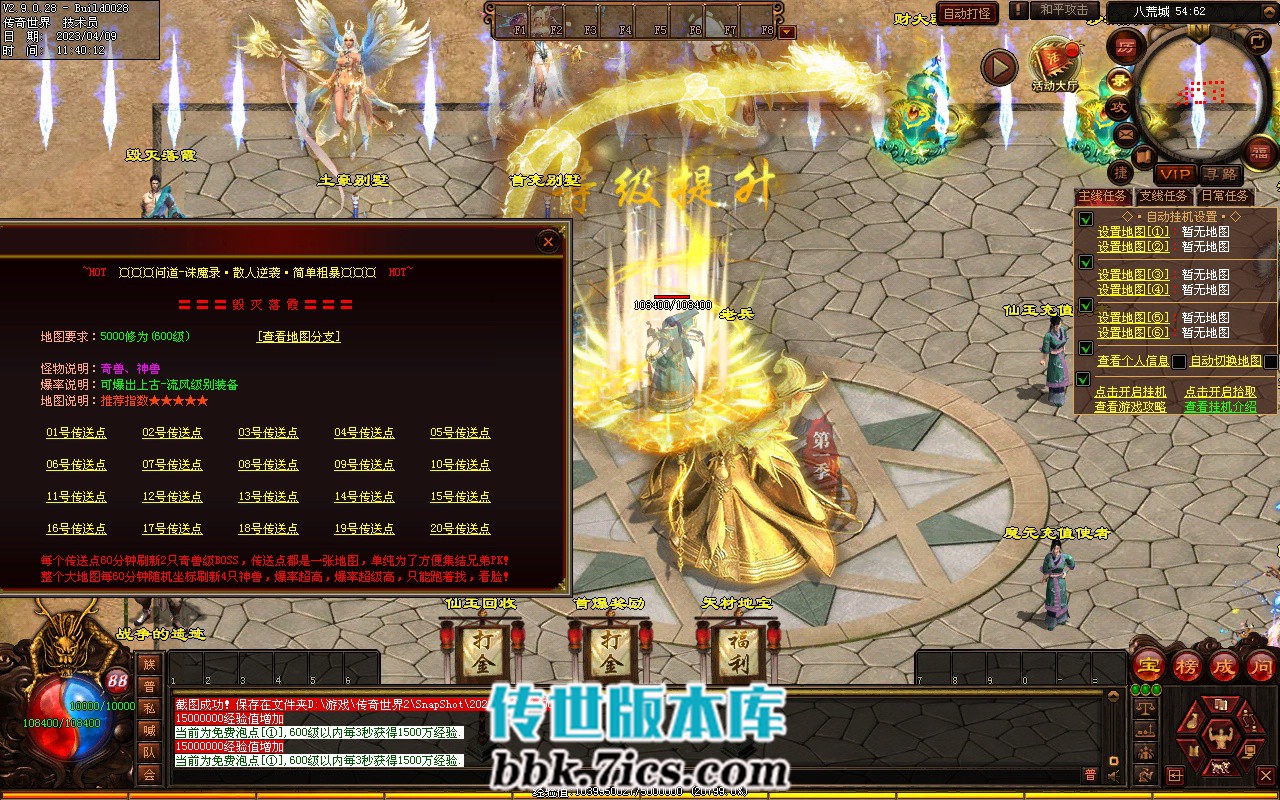Image resolution: width=1280 pixels, height=800 pixels.
Task: Start auto-farming with 点击开启挂机
Action: pos(1130,392)
